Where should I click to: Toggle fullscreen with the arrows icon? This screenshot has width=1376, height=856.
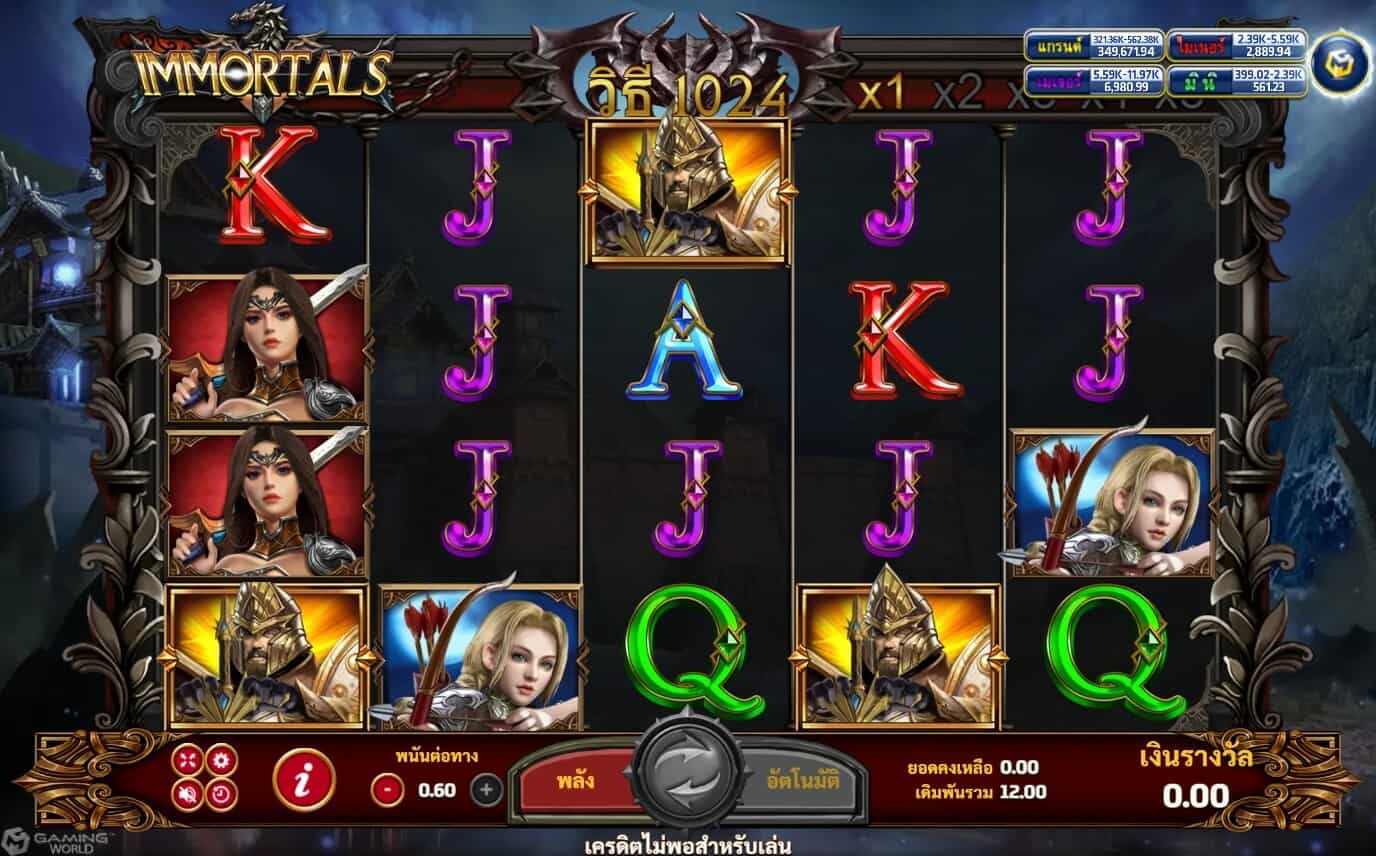(x=187, y=762)
